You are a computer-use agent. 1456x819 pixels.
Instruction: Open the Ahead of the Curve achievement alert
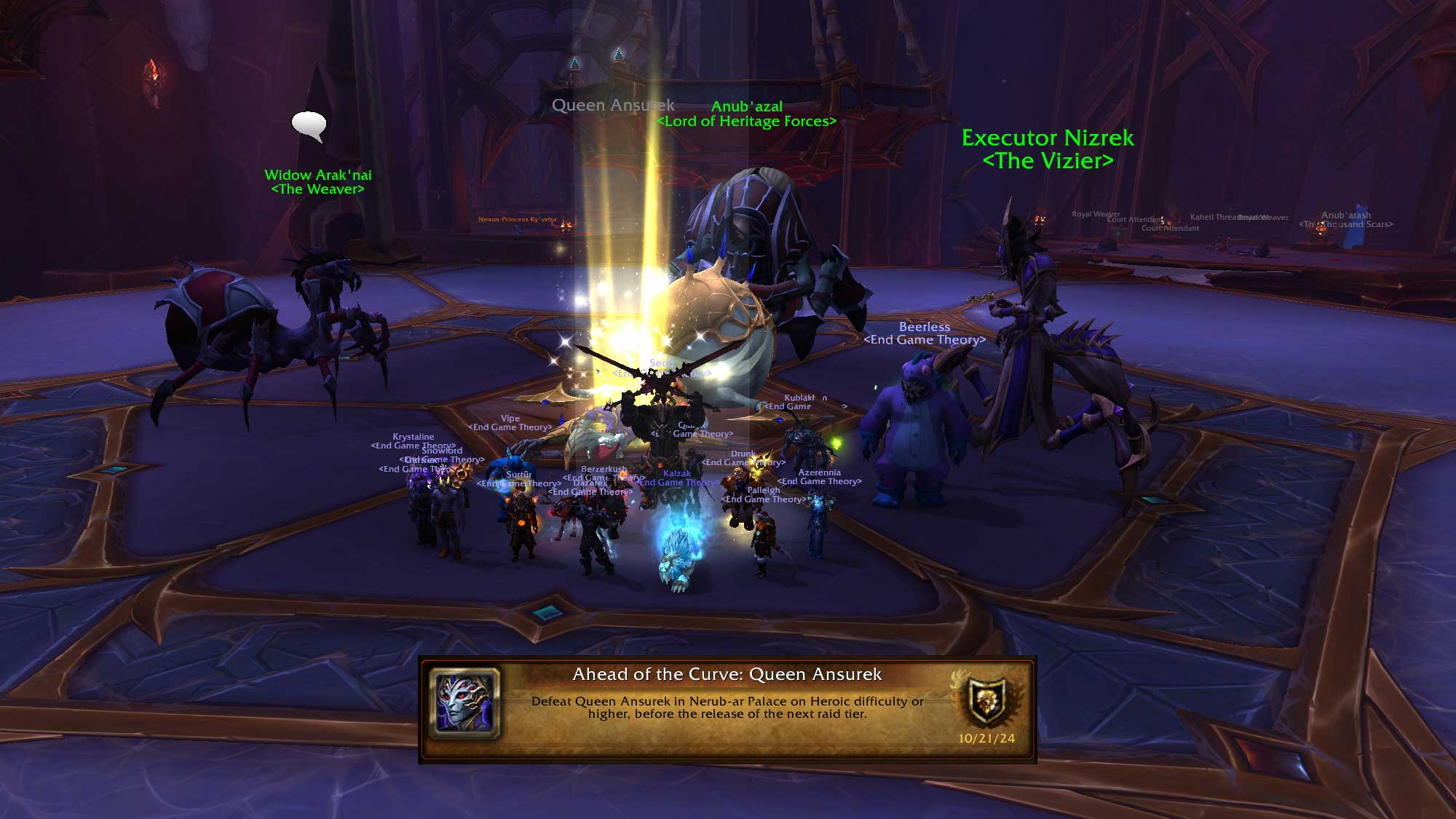(727, 708)
